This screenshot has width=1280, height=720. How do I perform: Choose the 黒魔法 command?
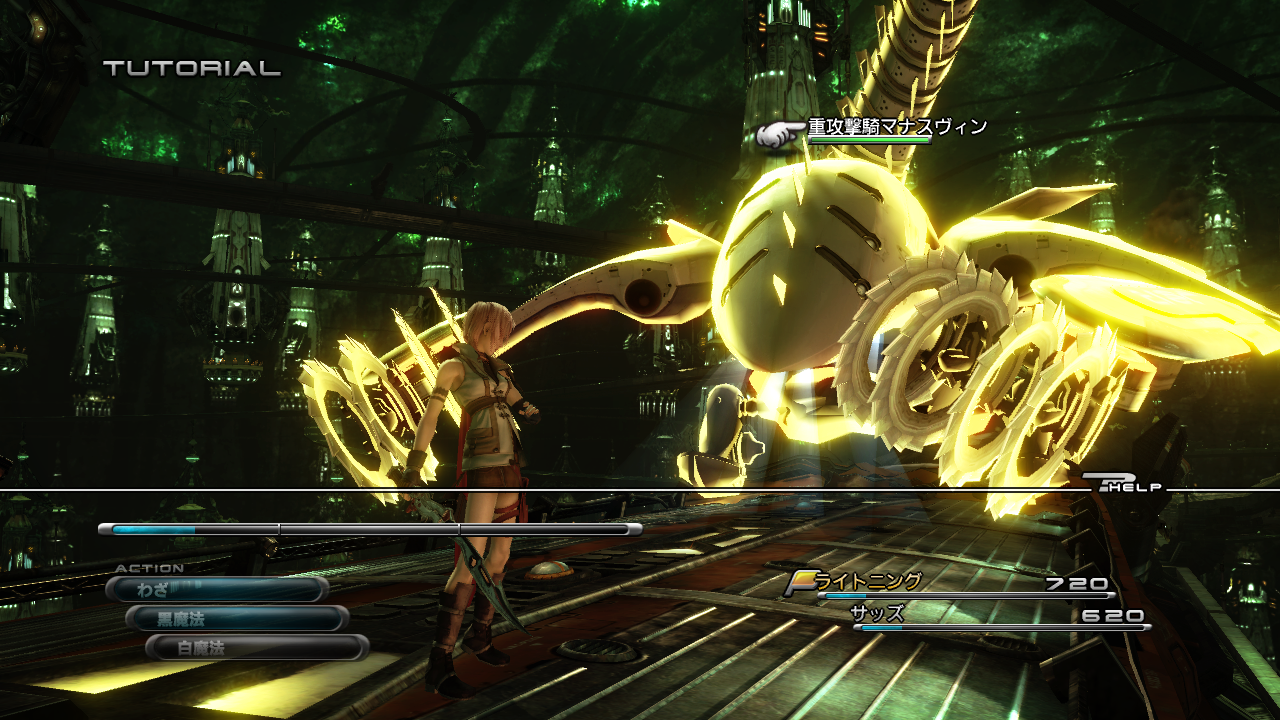236,619
